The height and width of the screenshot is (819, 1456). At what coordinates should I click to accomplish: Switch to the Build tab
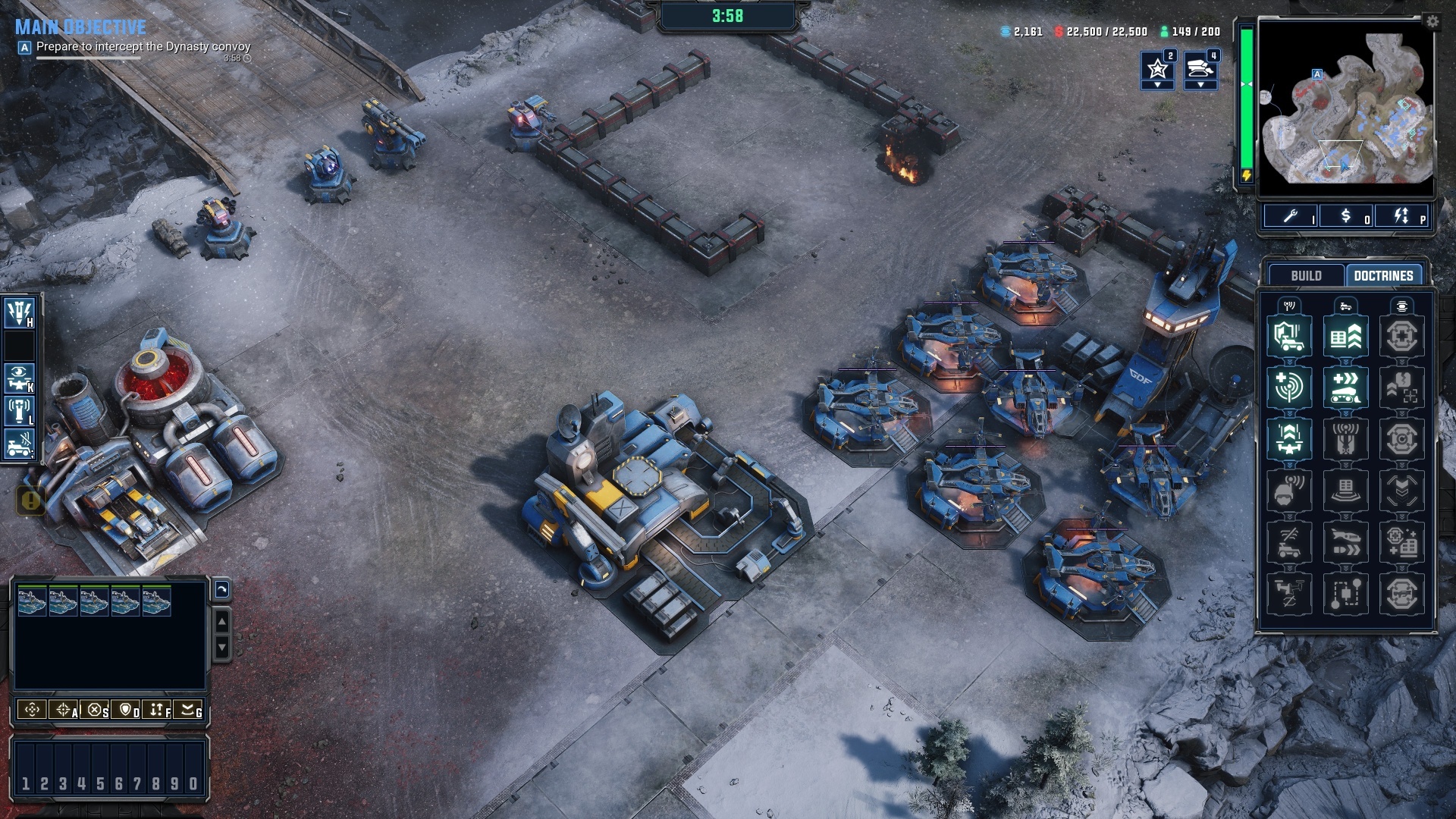(x=1306, y=275)
